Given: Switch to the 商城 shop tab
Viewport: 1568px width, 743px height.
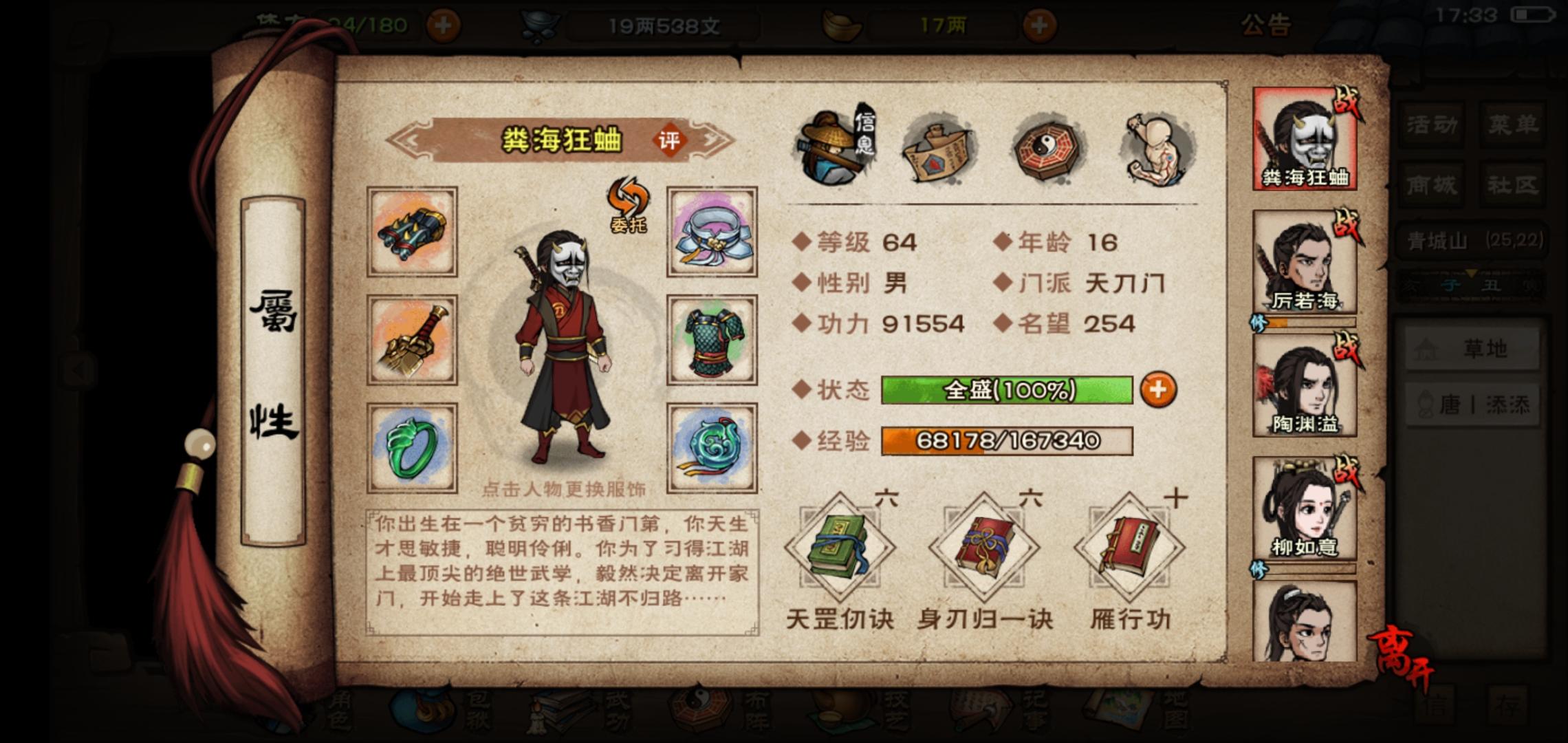Looking at the screenshot, I should point(1430,184).
